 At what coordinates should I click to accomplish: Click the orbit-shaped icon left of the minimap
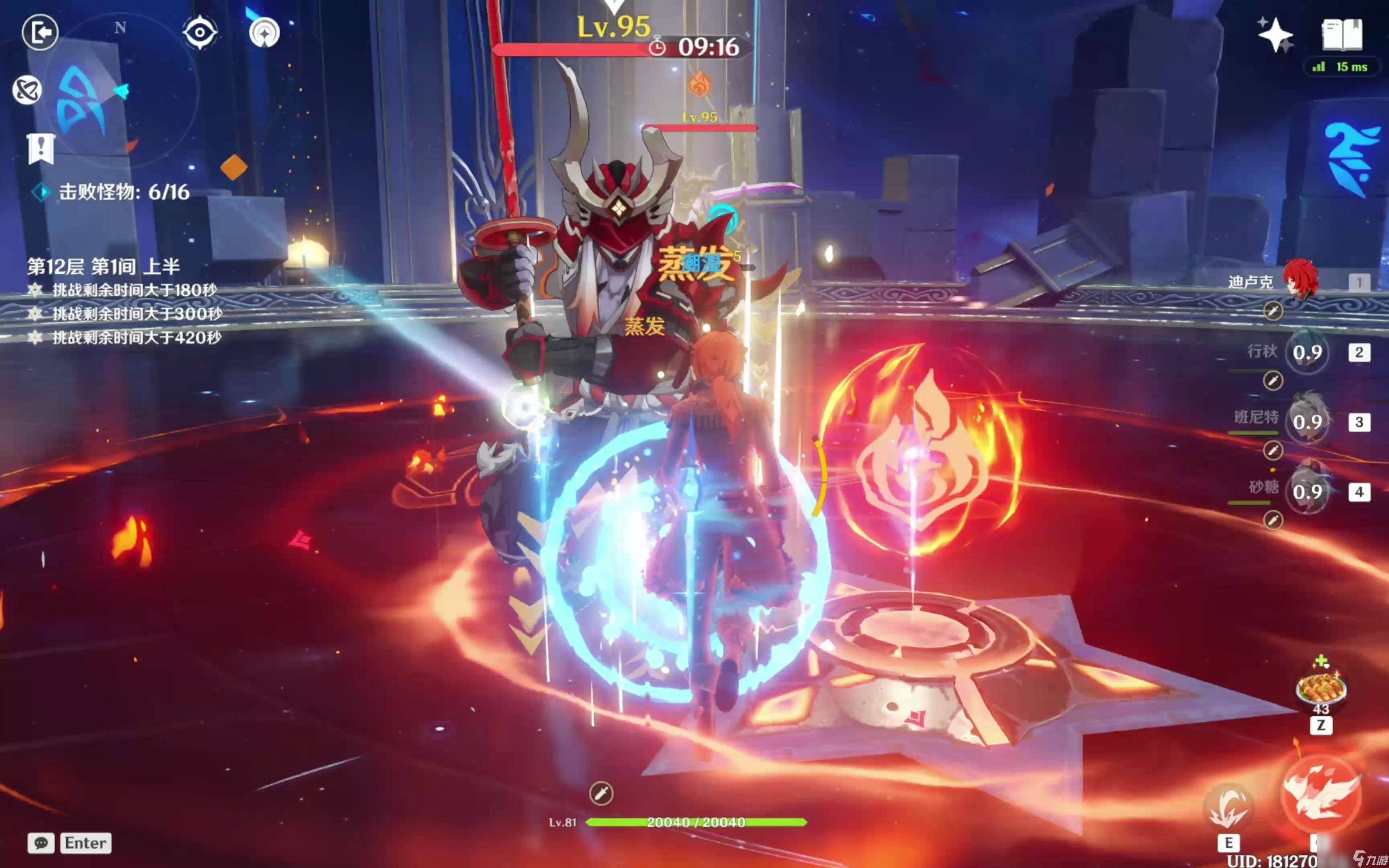point(27,90)
